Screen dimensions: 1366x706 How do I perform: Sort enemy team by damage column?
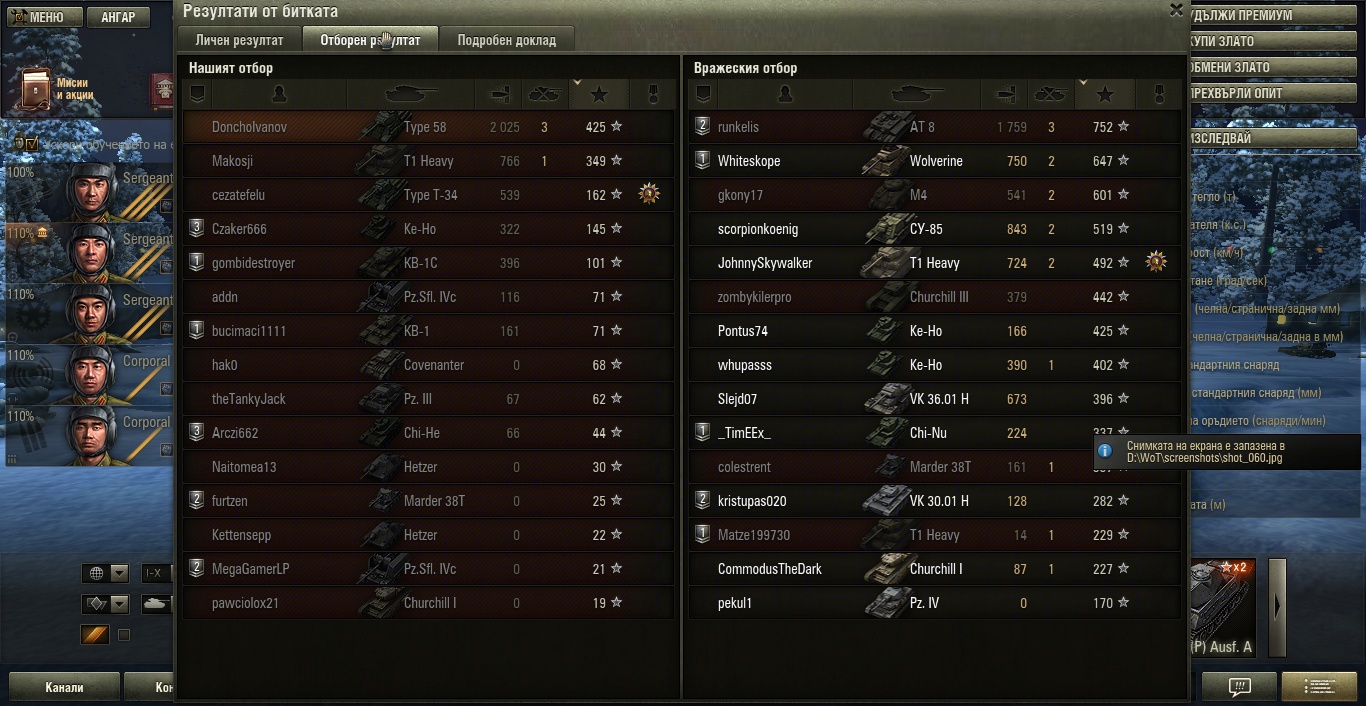pyautogui.click(x=1001, y=94)
